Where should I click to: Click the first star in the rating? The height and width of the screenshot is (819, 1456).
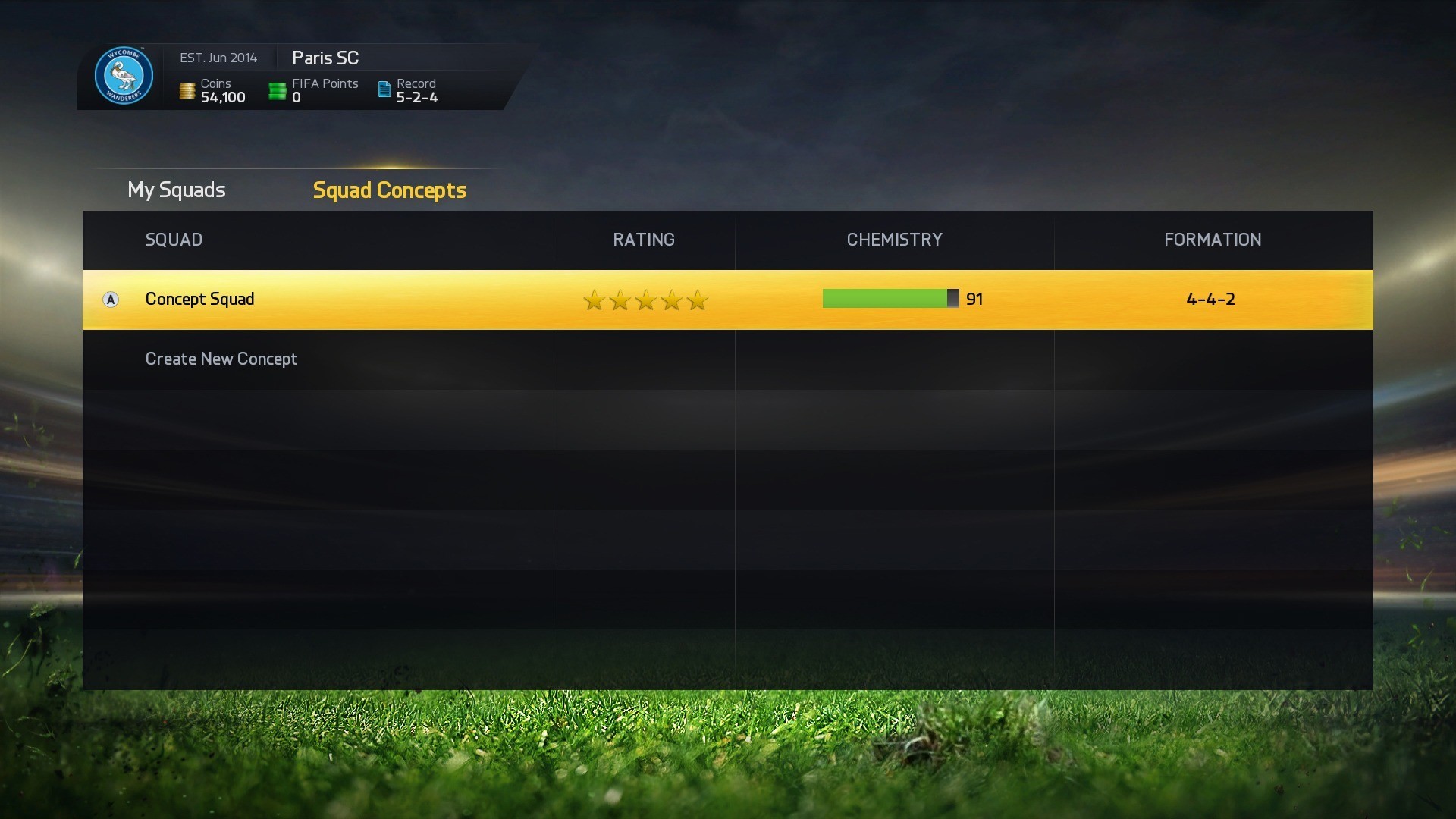(x=593, y=300)
